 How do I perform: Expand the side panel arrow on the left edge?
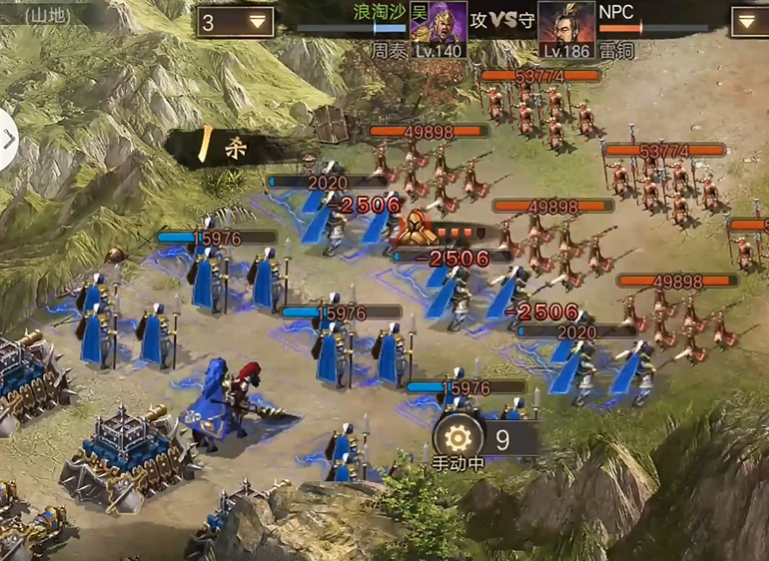(x=9, y=139)
